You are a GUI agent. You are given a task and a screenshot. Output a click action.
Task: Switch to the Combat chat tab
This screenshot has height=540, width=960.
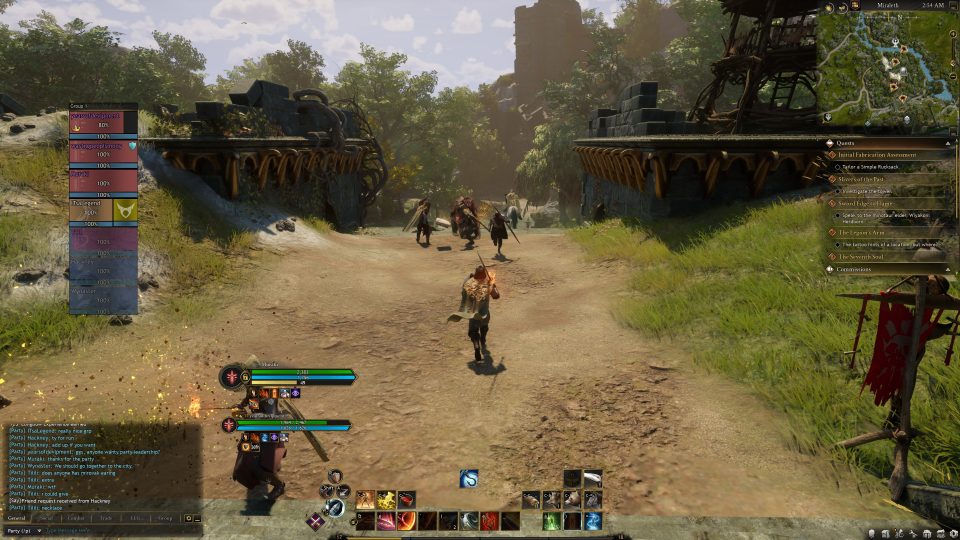pos(76,519)
